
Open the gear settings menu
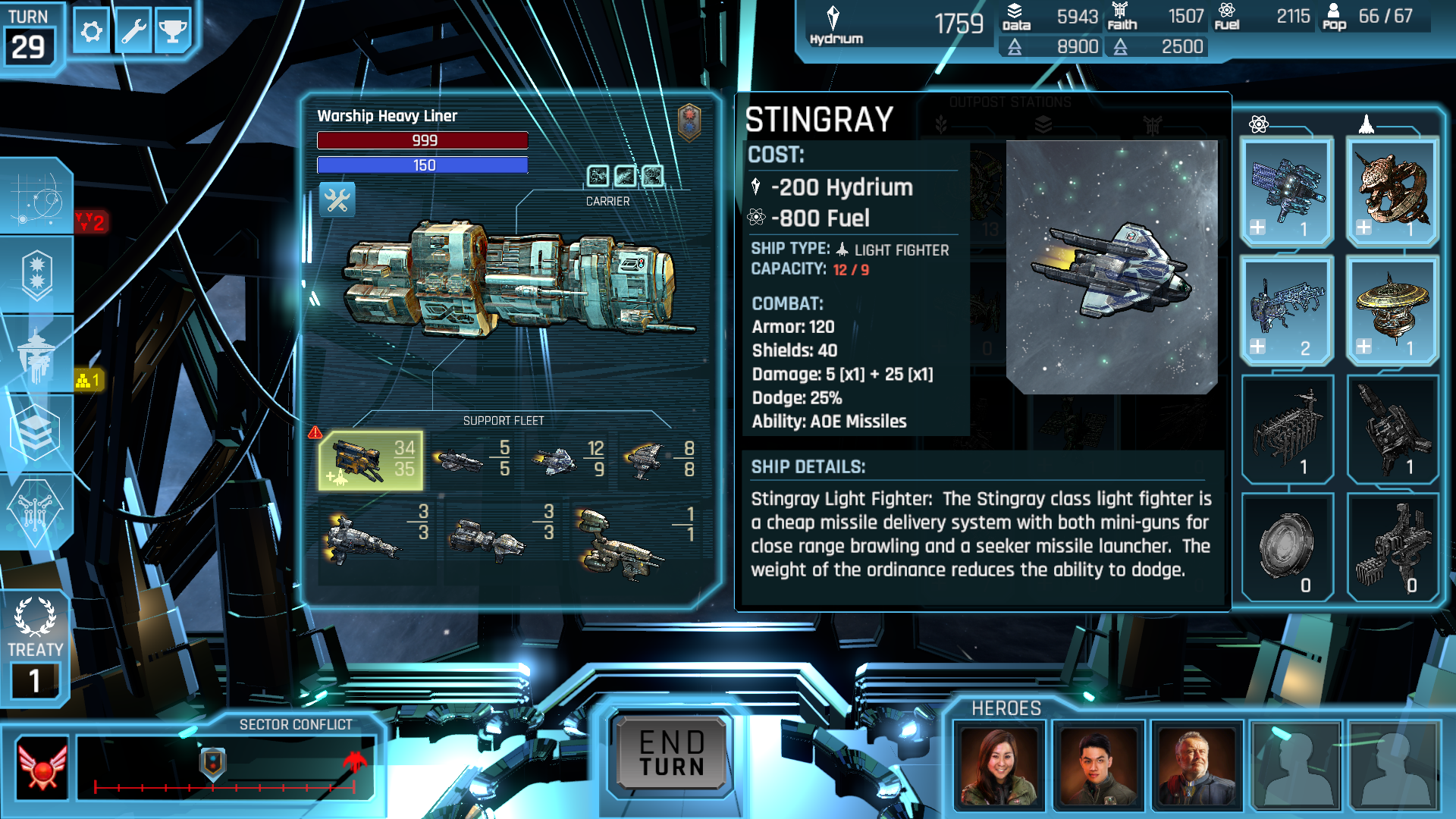(92, 32)
